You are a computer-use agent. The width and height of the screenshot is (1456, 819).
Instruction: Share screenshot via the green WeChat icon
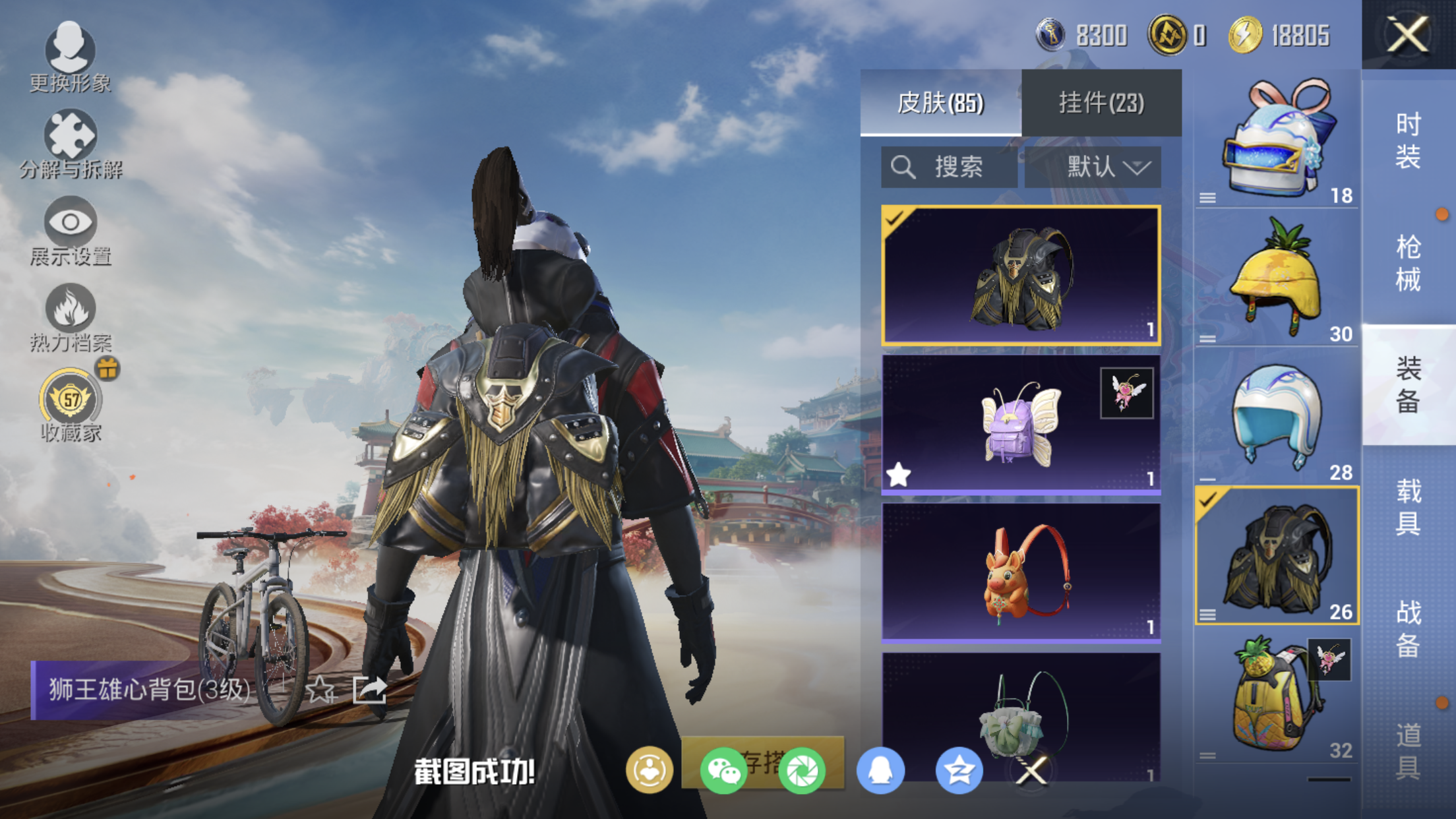click(723, 770)
